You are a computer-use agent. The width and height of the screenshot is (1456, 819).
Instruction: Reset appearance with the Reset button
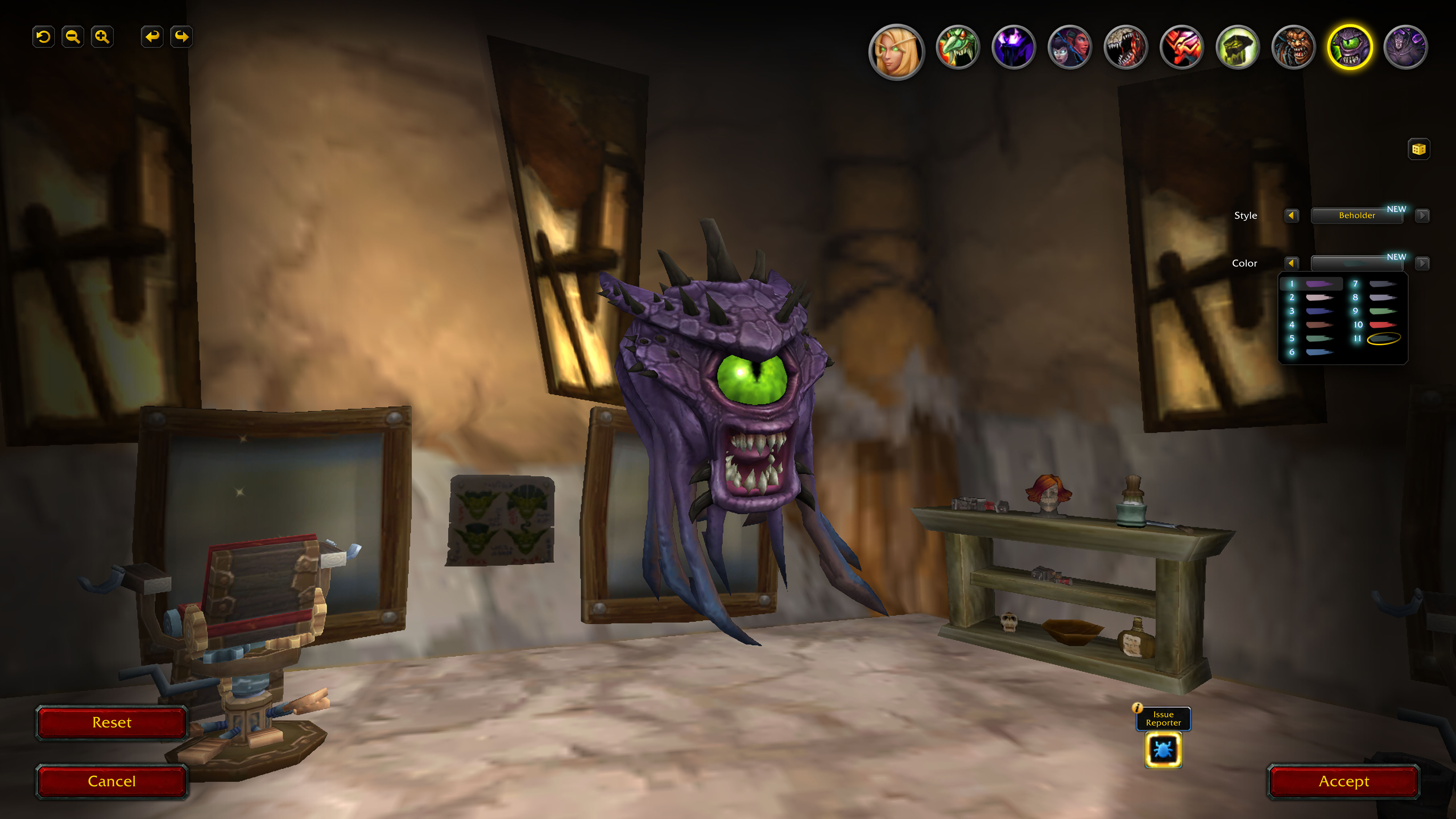[111, 722]
